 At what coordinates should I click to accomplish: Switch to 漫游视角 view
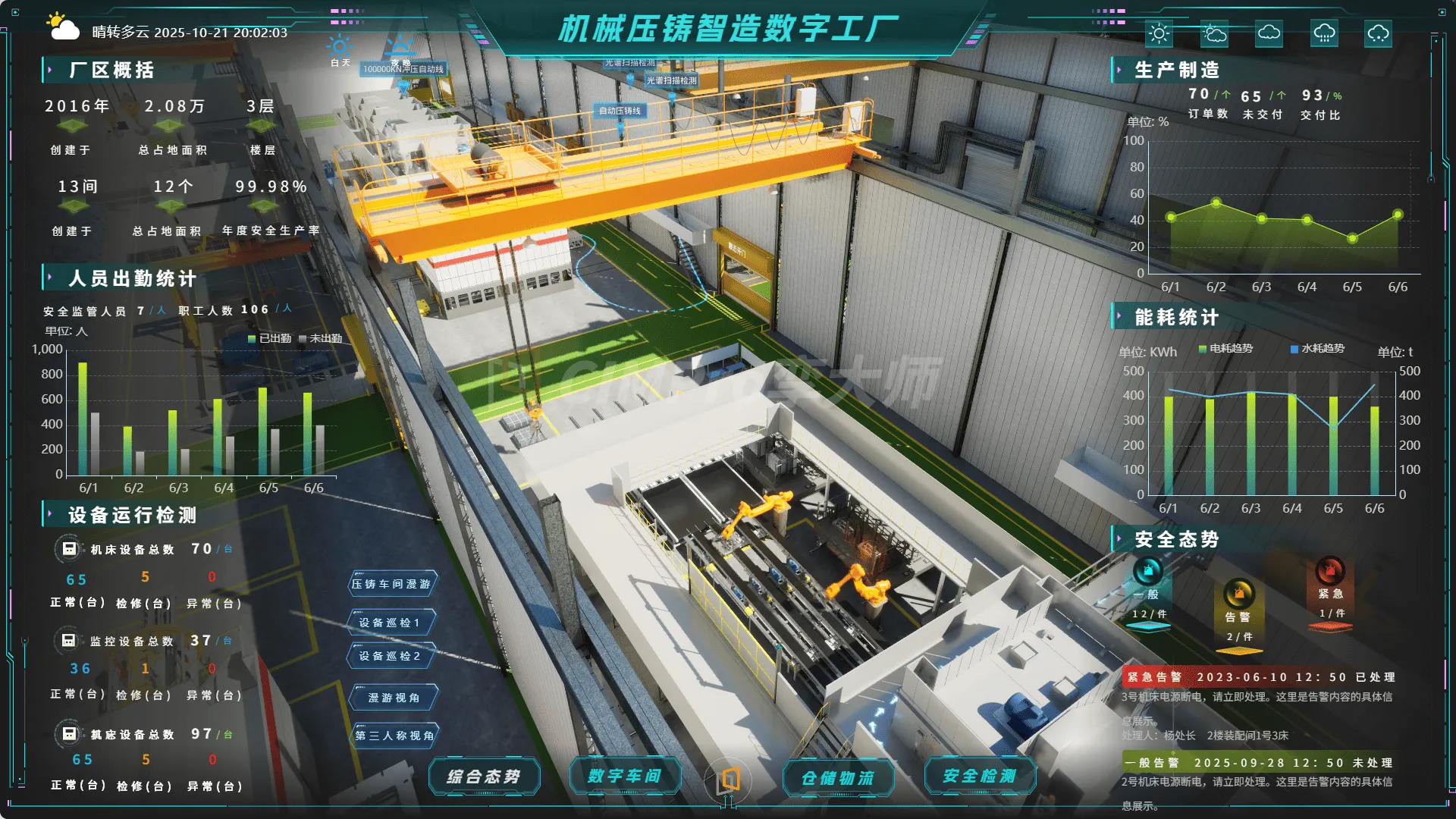[394, 698]
